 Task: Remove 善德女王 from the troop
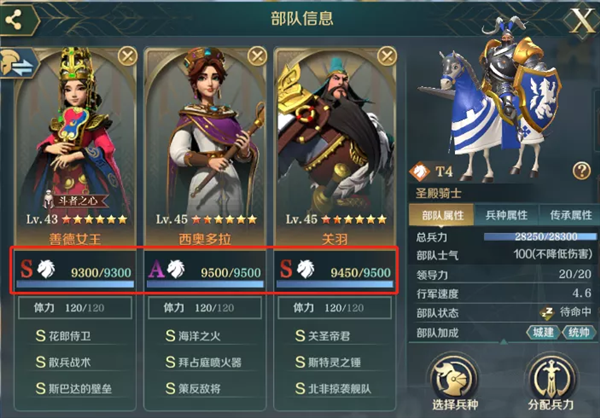(127, 56)
